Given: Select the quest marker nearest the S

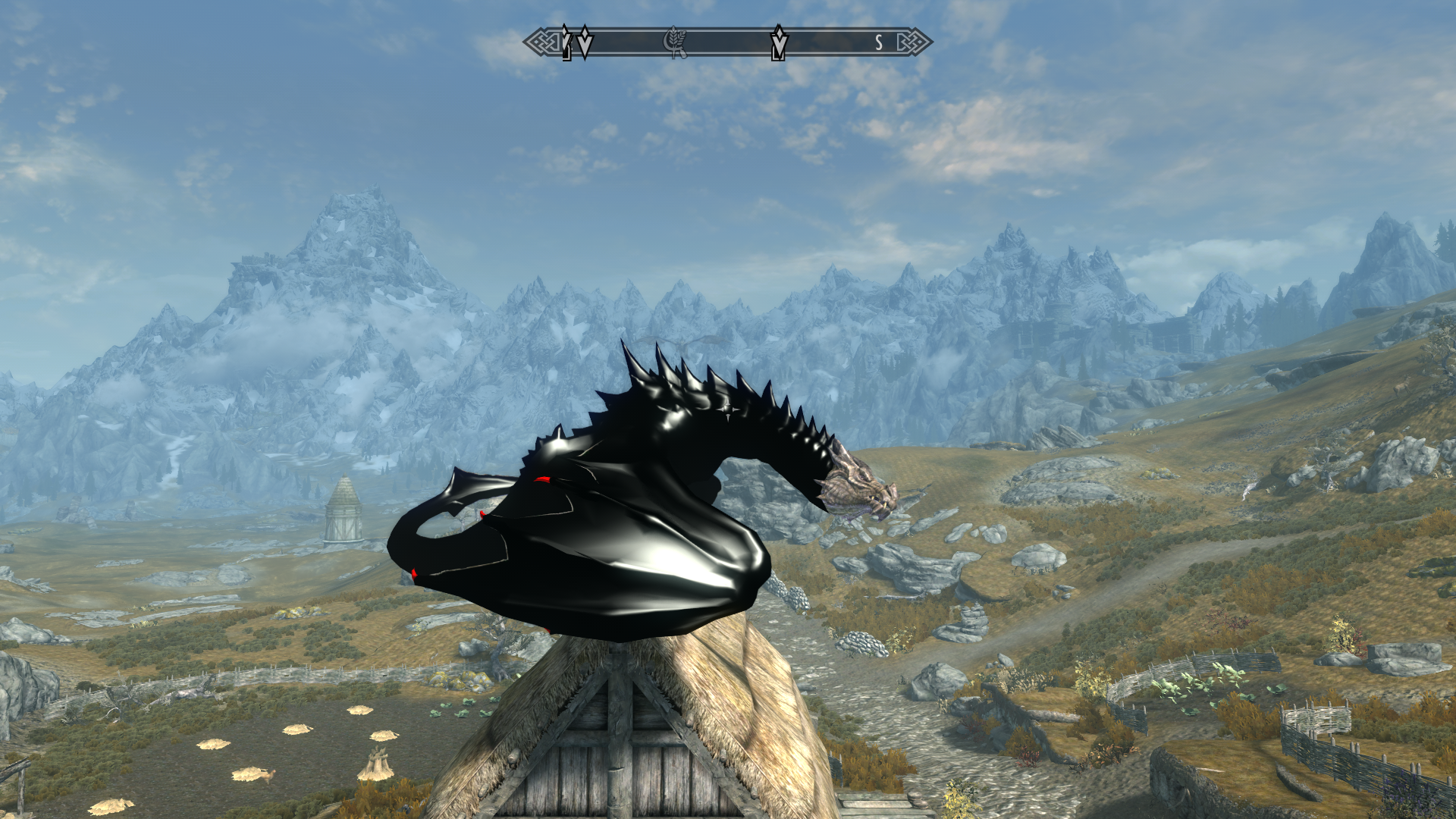Looking at the screenshot, I should point(779,42).
